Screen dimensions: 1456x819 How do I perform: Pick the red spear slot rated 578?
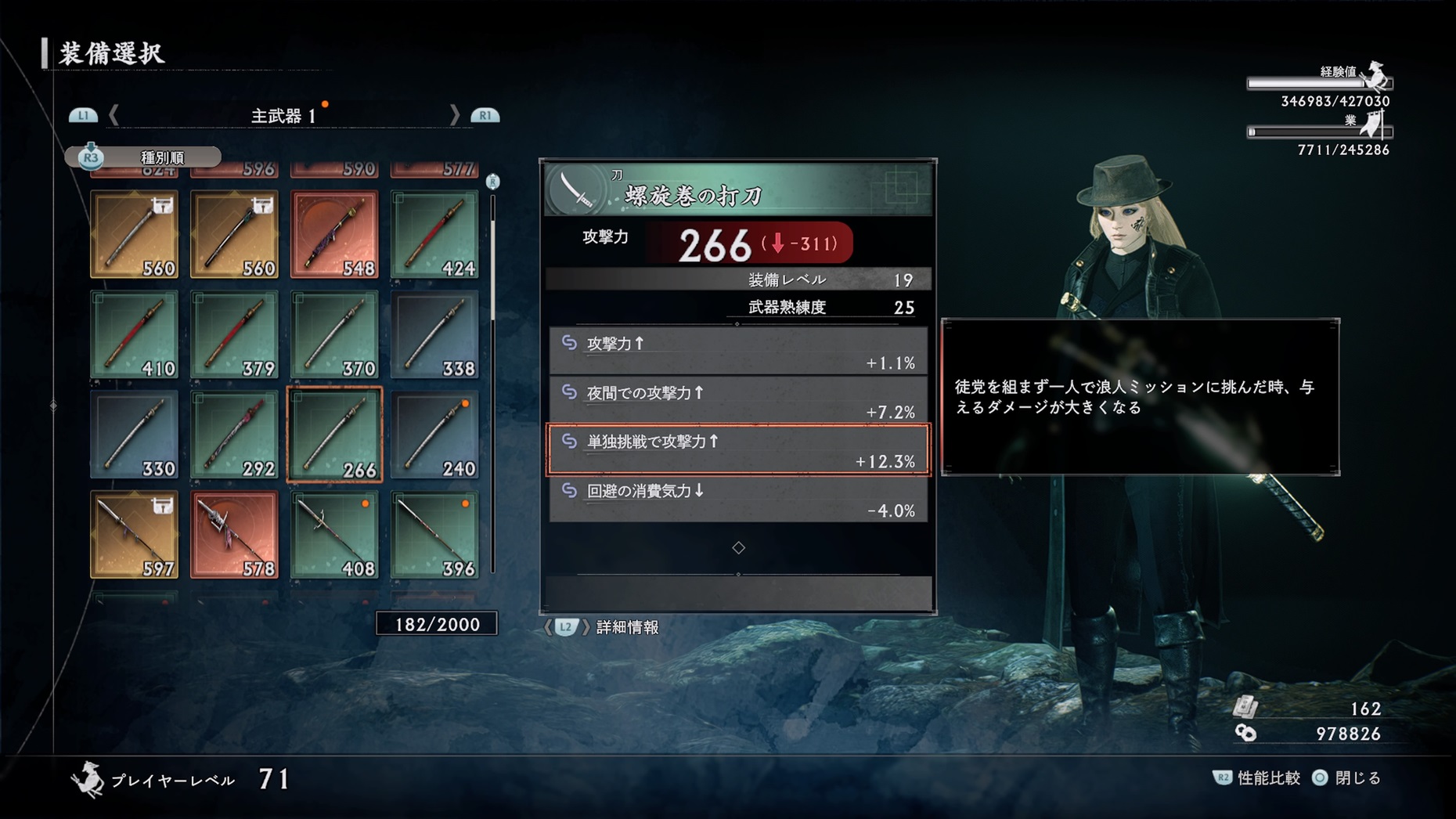click(234, 535)
